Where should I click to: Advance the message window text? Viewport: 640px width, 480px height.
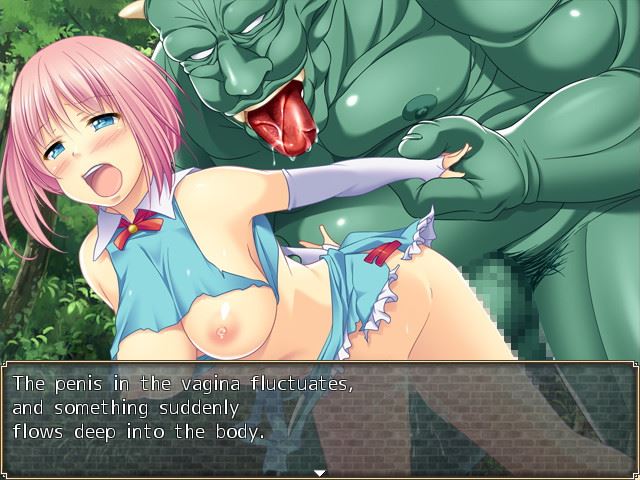point(319,410)
